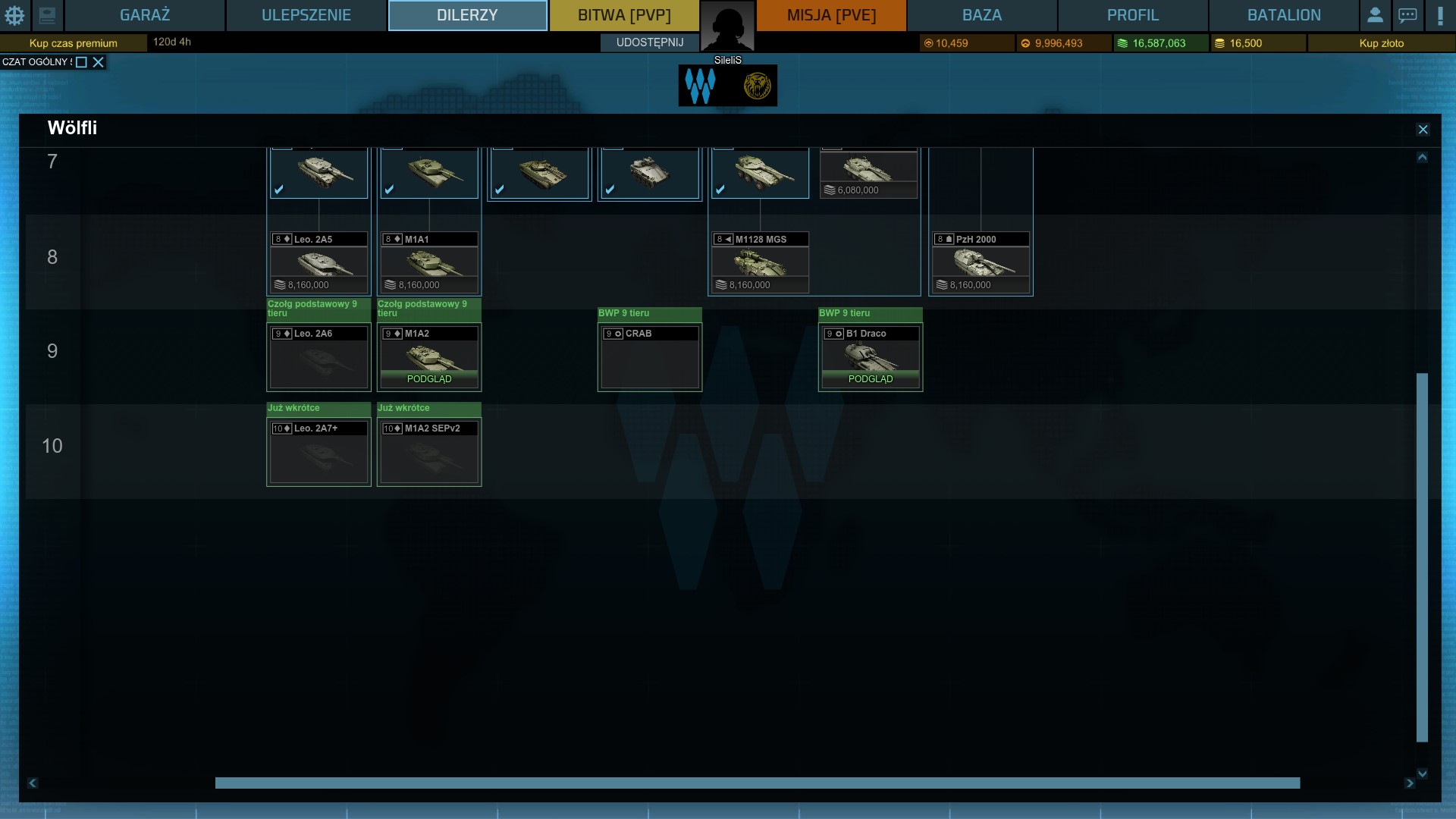This screenshot has height=819, width=1456.
Task: Preview the M1A2 with Podgląd
Action: (429, 378)
